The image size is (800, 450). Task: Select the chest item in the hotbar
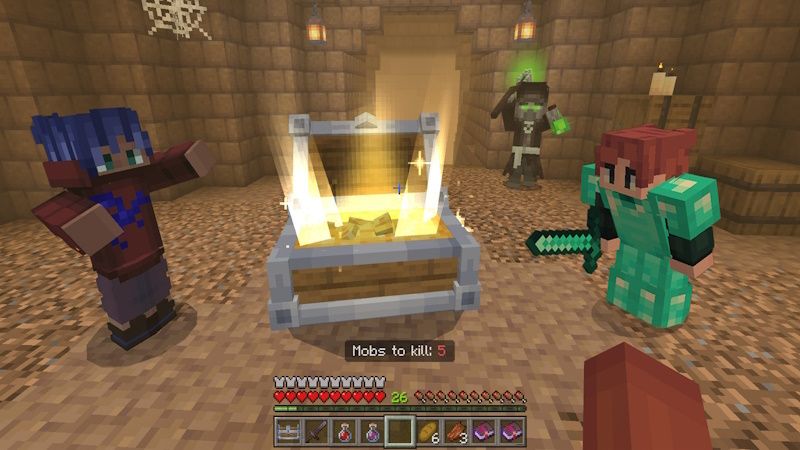[x=289, y=432]
